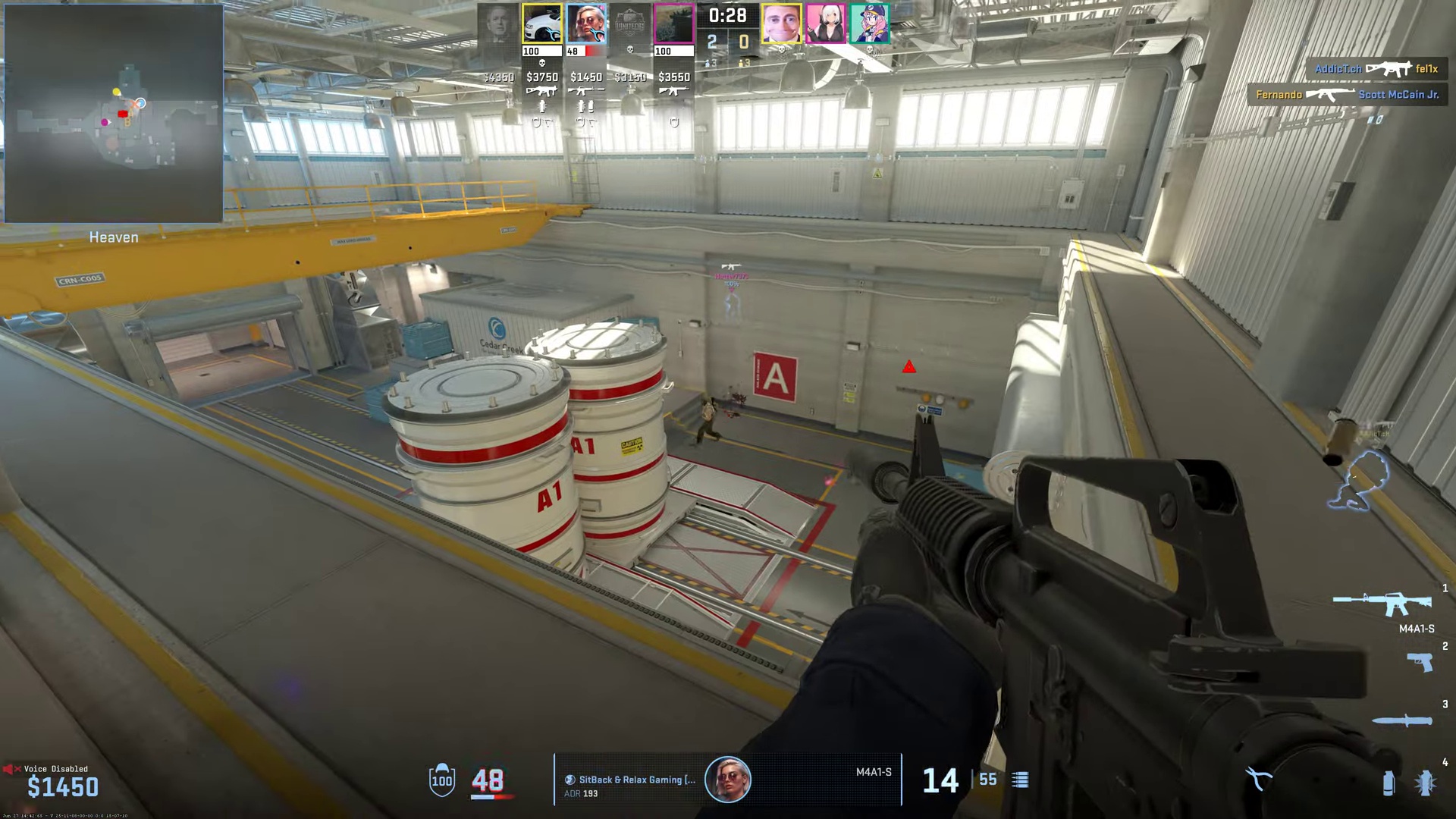
Task: Click the armor shield icon near health
Action: point(441,779)
